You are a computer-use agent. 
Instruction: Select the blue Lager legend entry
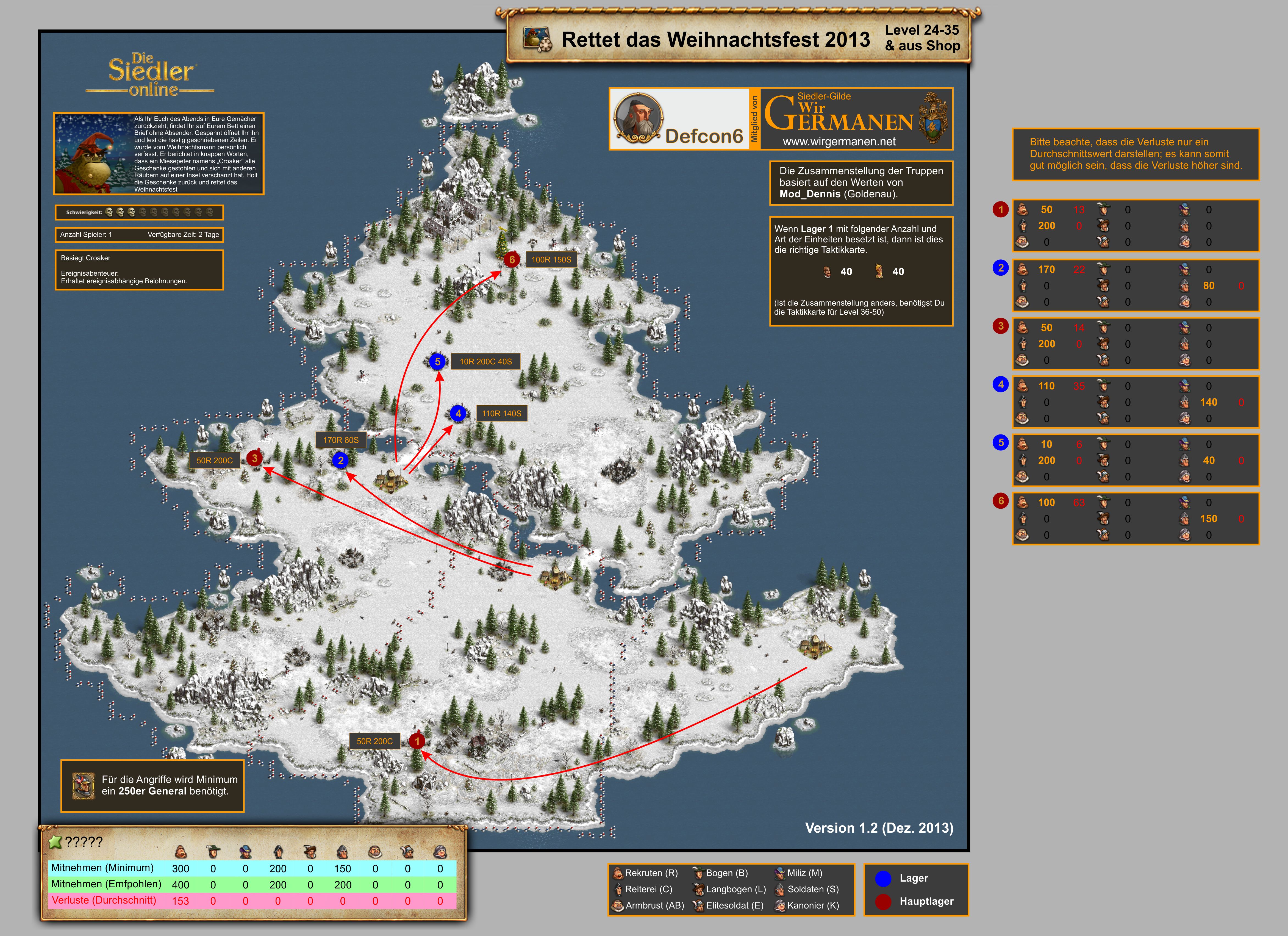883,878
